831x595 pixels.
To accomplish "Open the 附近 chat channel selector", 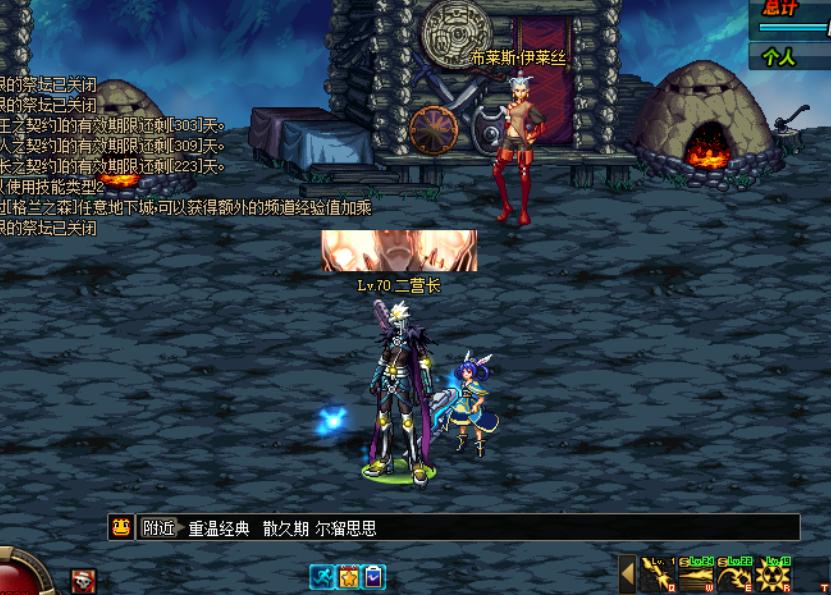I will [x=158, y=528].
